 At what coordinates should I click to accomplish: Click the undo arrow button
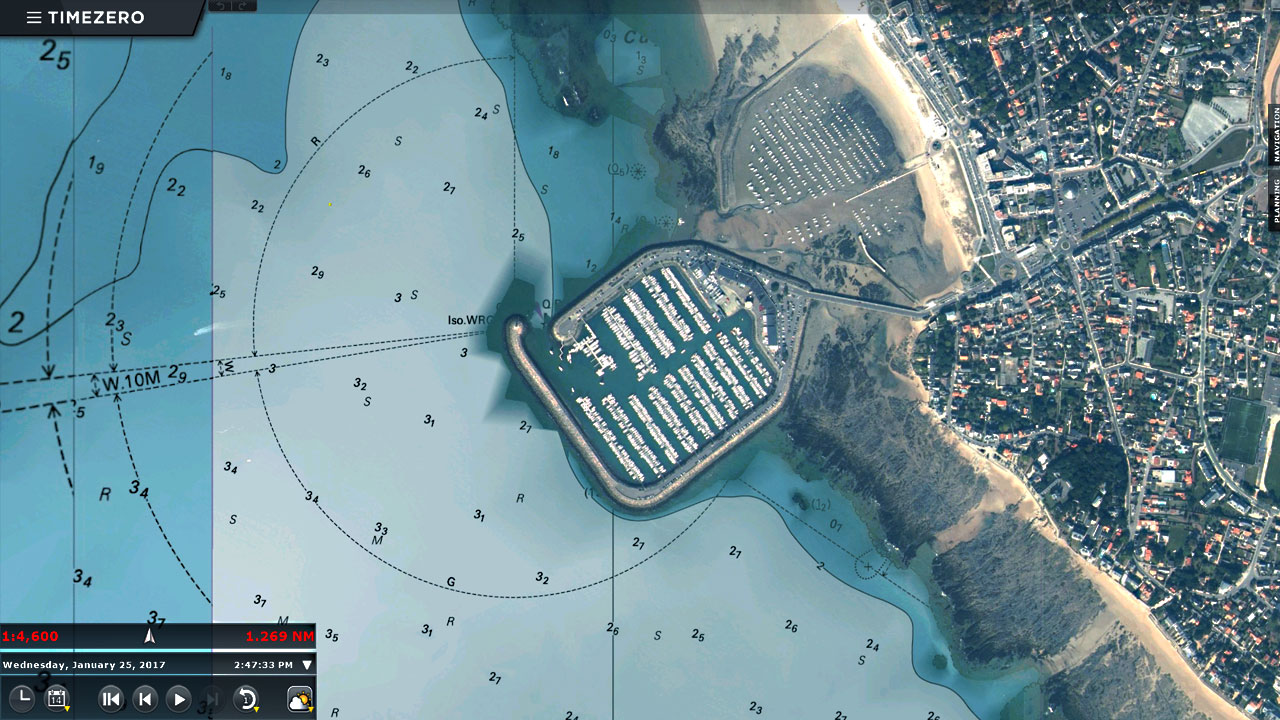point(221,6)
